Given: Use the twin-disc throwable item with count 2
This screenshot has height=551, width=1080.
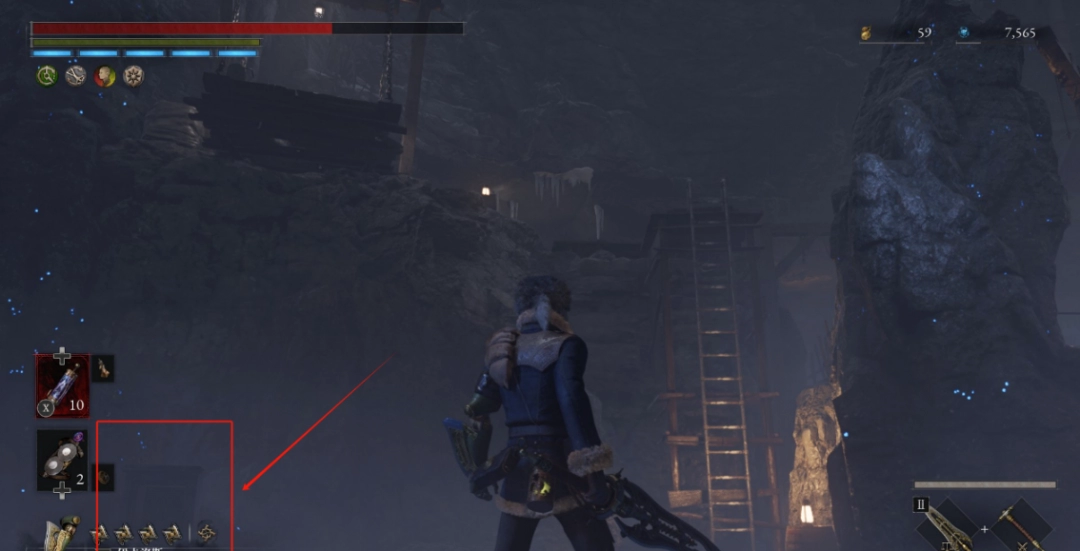Looking at the screenshot, I should point(61,461).
